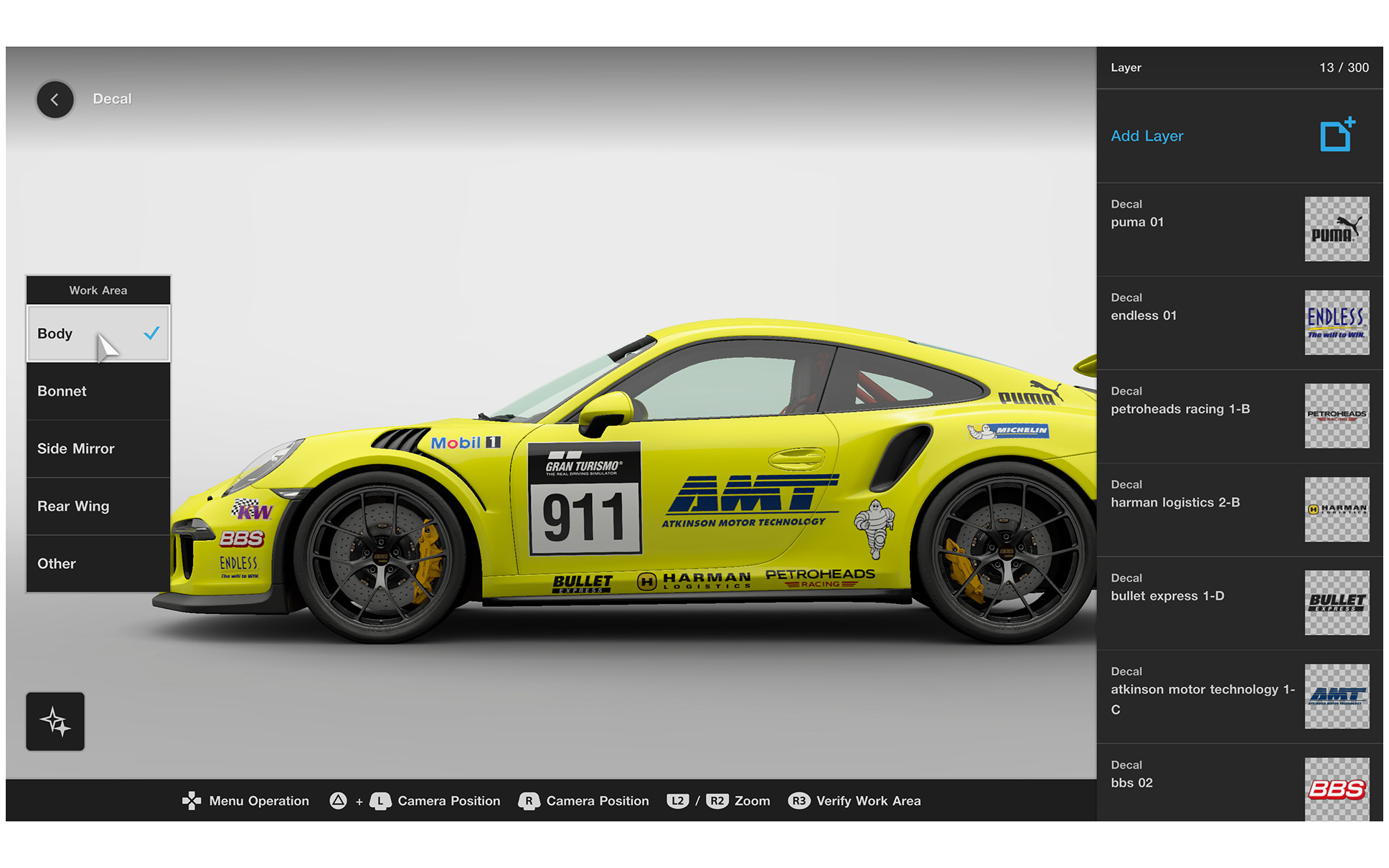Select the Other work area option
The height and width of the screenshot is (868, 1389).
tap(98, 563)
